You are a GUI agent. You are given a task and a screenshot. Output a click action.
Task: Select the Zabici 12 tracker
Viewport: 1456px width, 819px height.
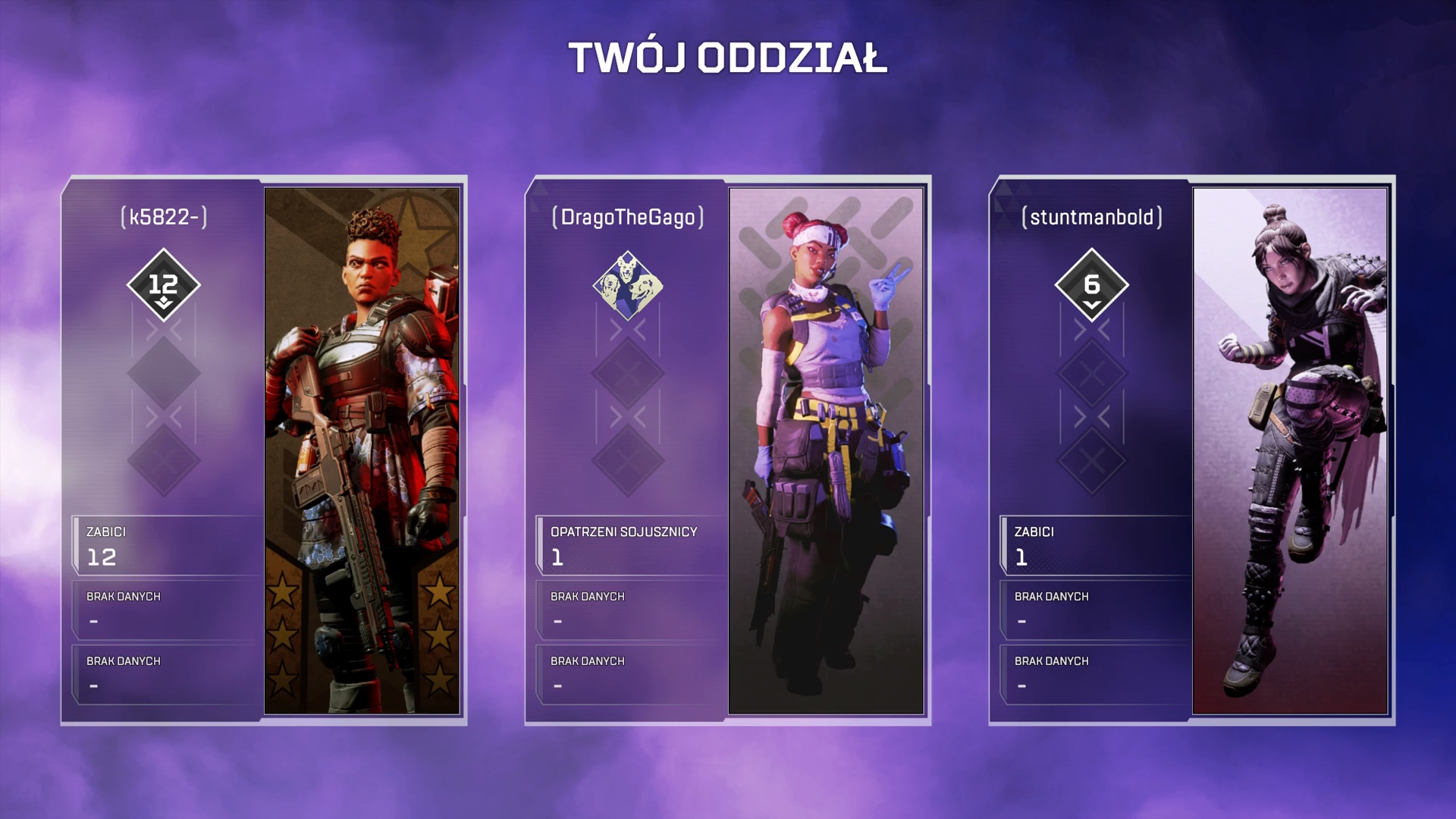pos(167,545)
